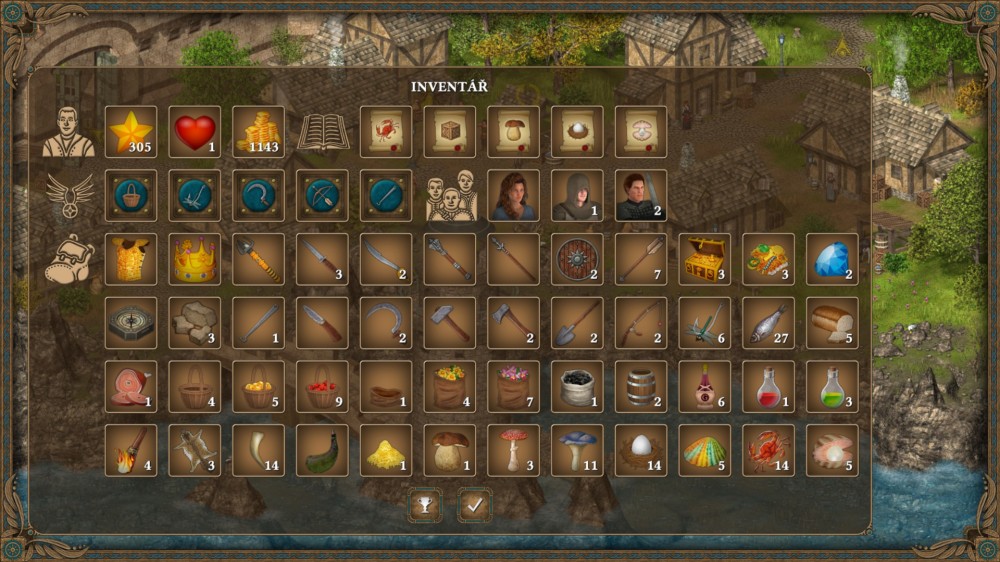
Task: Select the bread loaf slot
Action: pos(832,323)
